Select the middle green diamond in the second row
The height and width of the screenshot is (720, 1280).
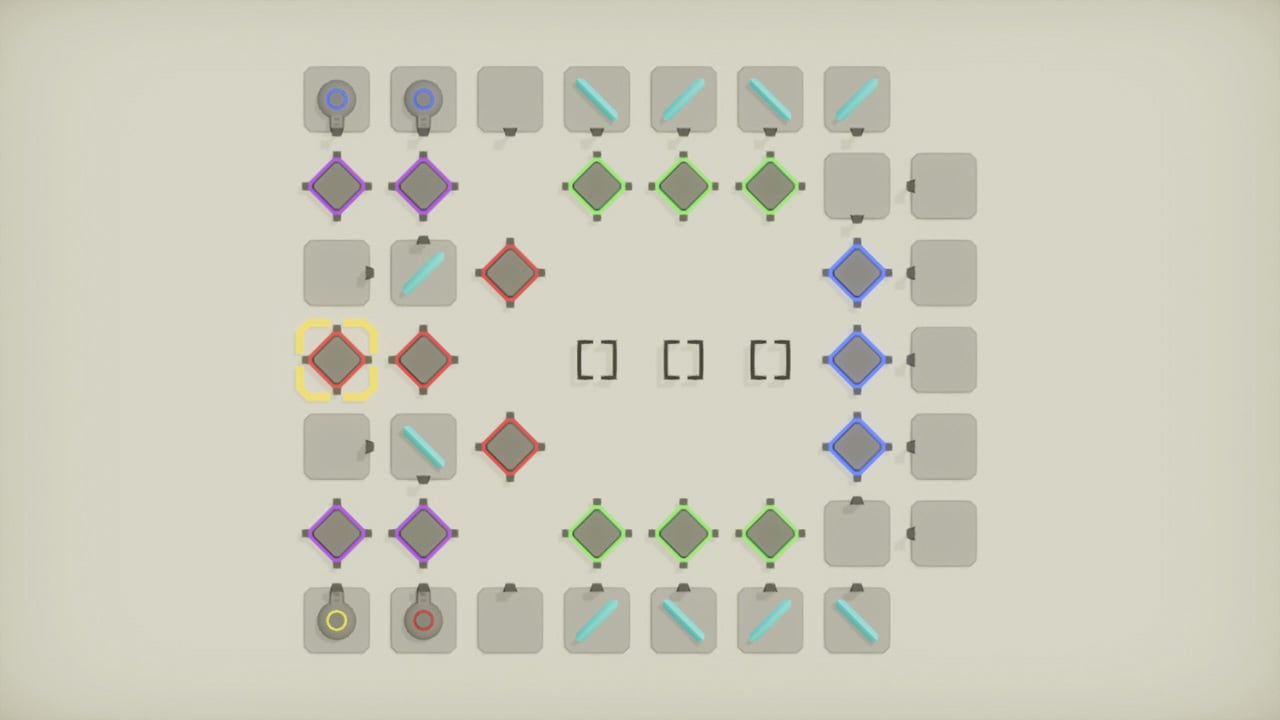(683, 186)
